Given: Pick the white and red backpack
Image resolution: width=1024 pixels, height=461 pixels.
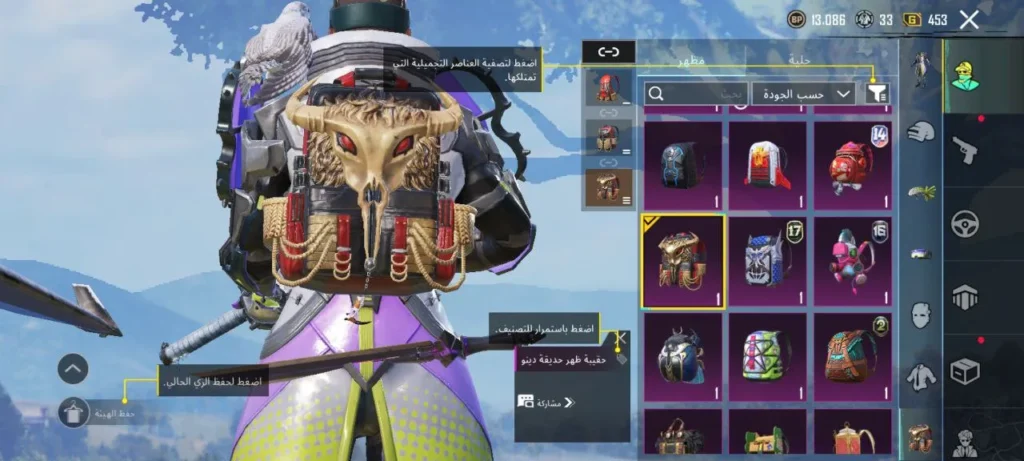Looking at the screenshot, I should pyautogui.click(x=767, y=164).
